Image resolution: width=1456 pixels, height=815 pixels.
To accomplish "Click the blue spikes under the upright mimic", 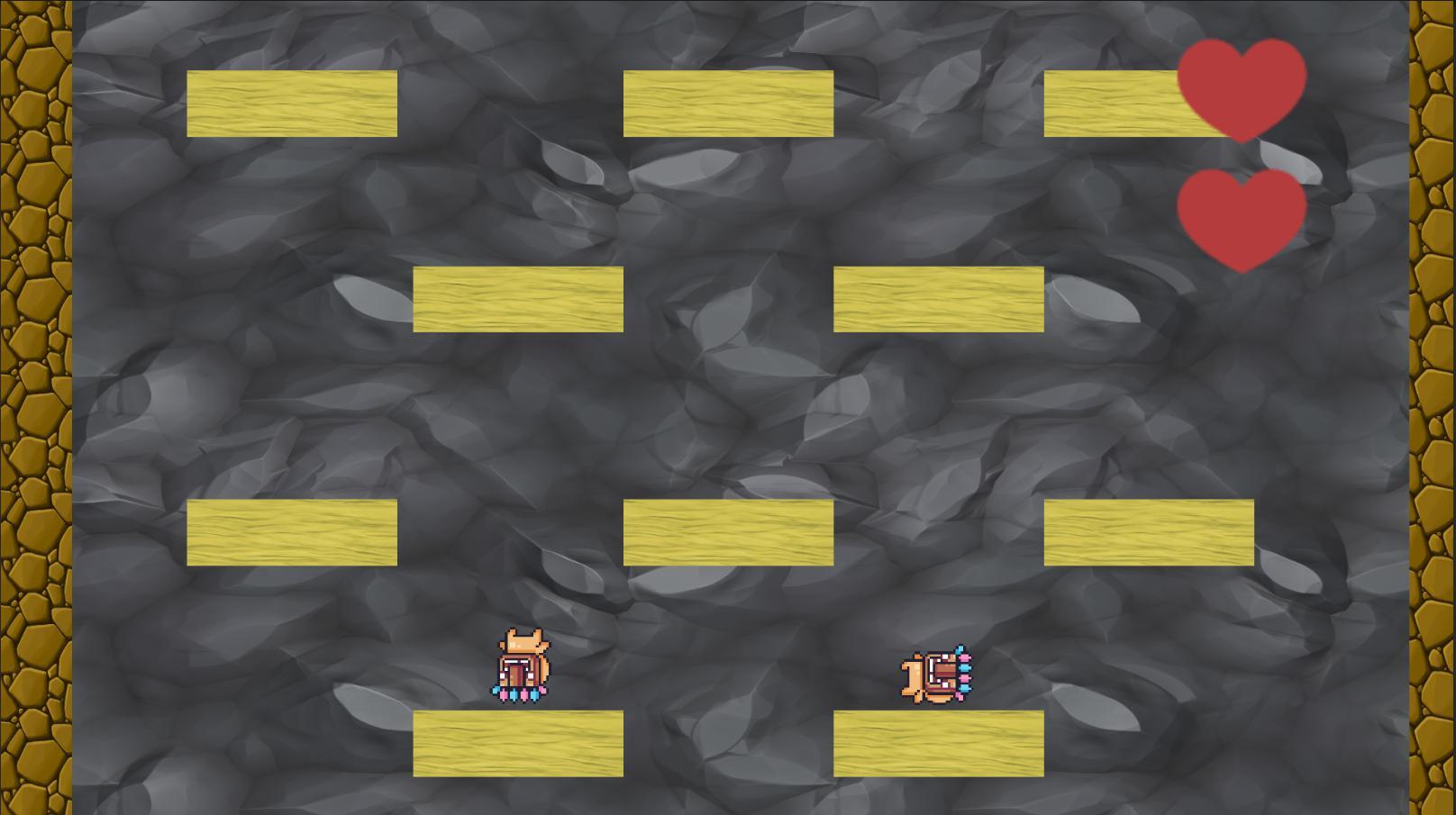I will click(x=514, y=693).
